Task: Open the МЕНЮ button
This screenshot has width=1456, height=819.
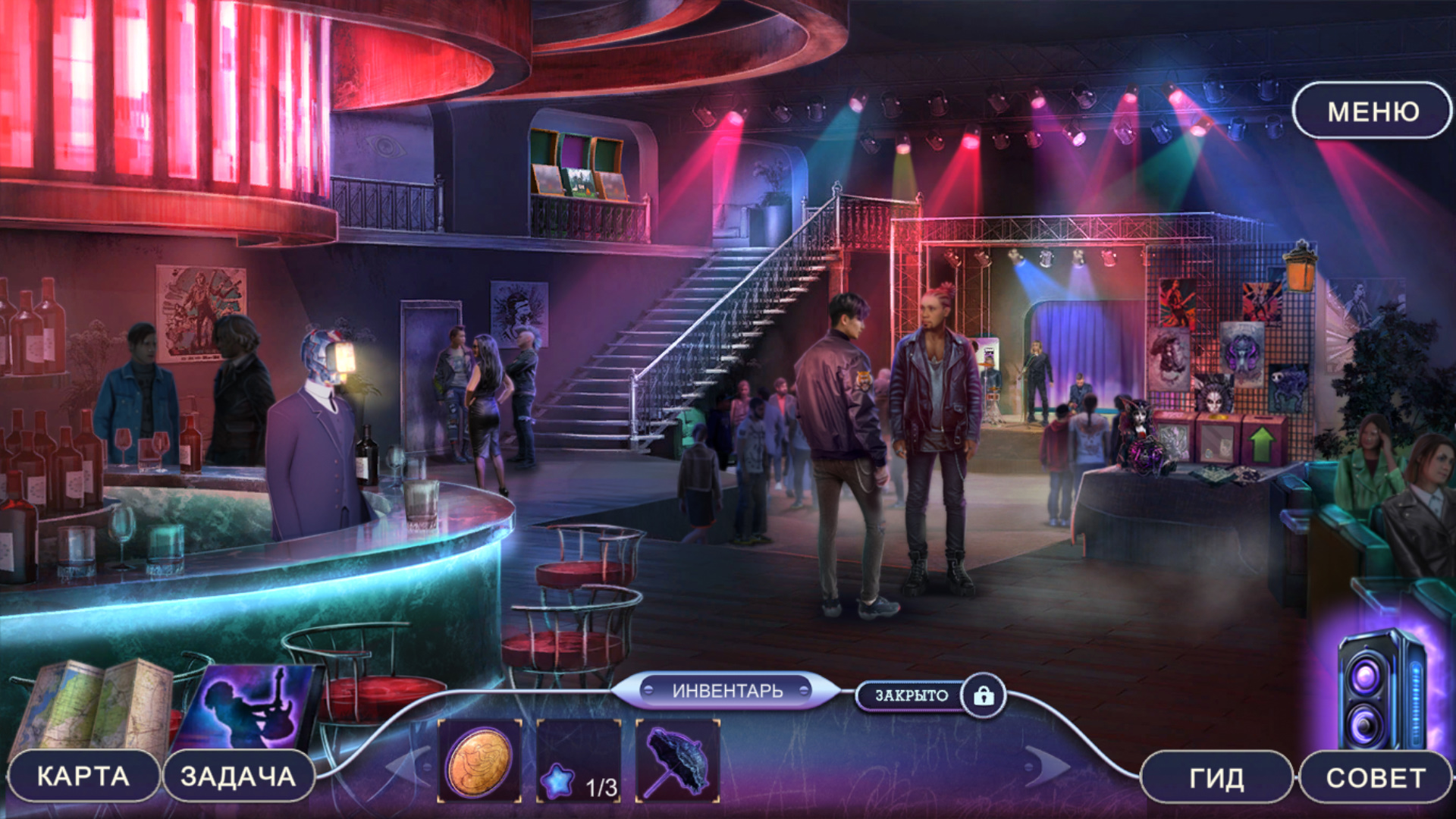Action: (1373, 111)
